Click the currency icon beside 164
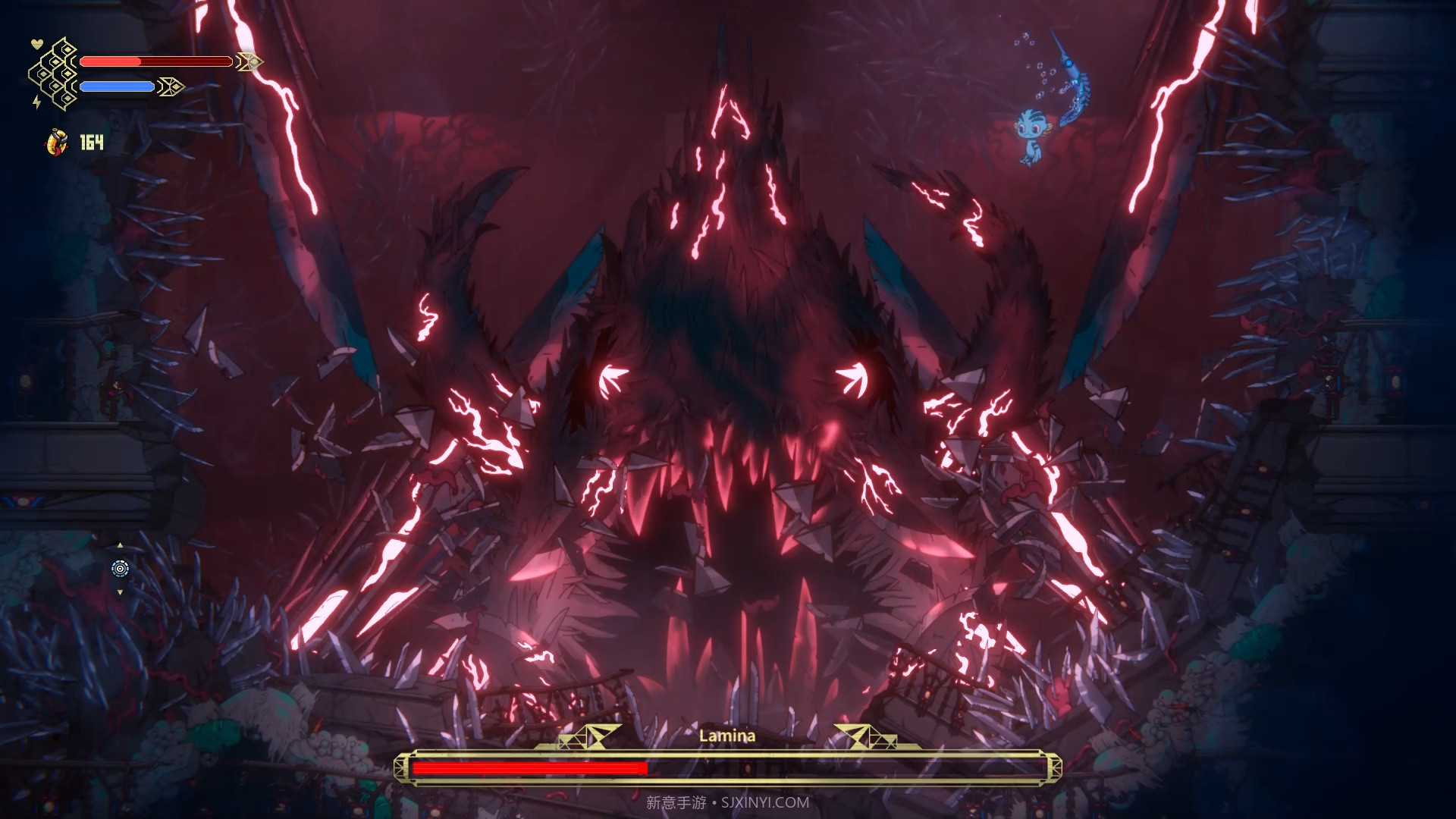The image size is (1456, 819). click(x=56, y=142)
